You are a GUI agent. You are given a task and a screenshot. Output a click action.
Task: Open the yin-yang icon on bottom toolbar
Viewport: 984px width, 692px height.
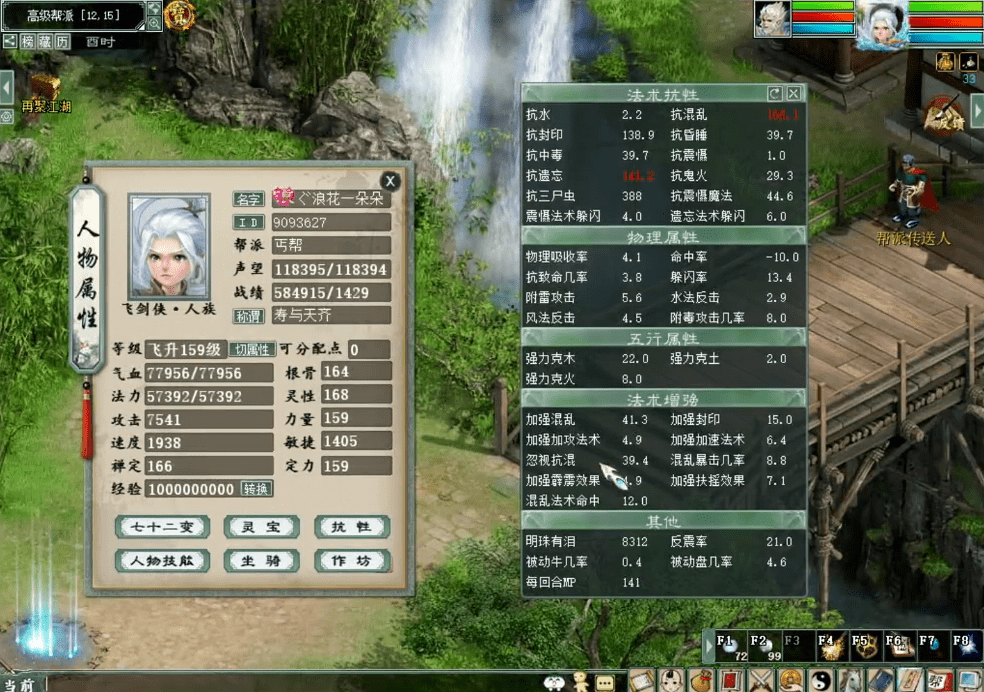click(x=821, y=681)
